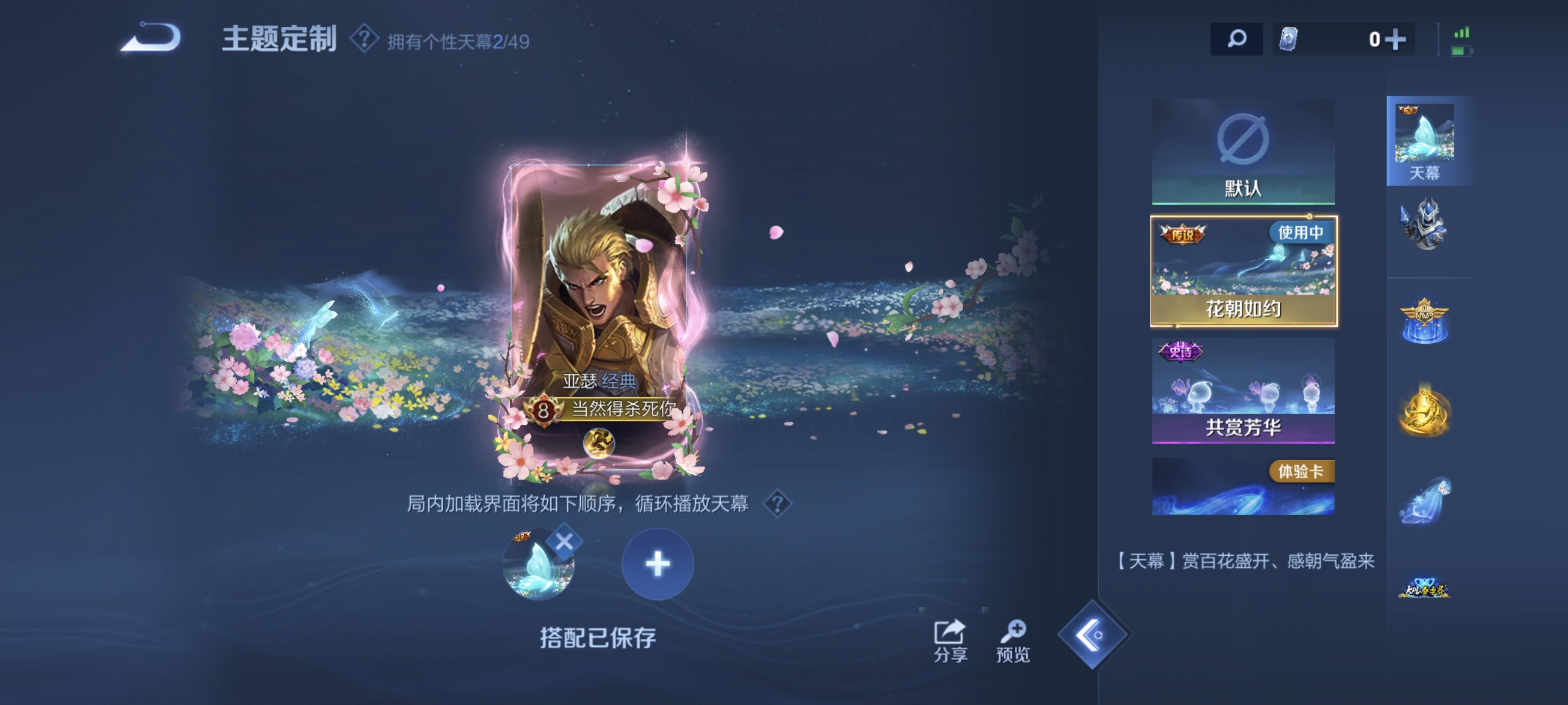The image size is (1568, 705).
Task: Activate the 共赏芳华 epic sky option
Action: tap(1244, 390)
